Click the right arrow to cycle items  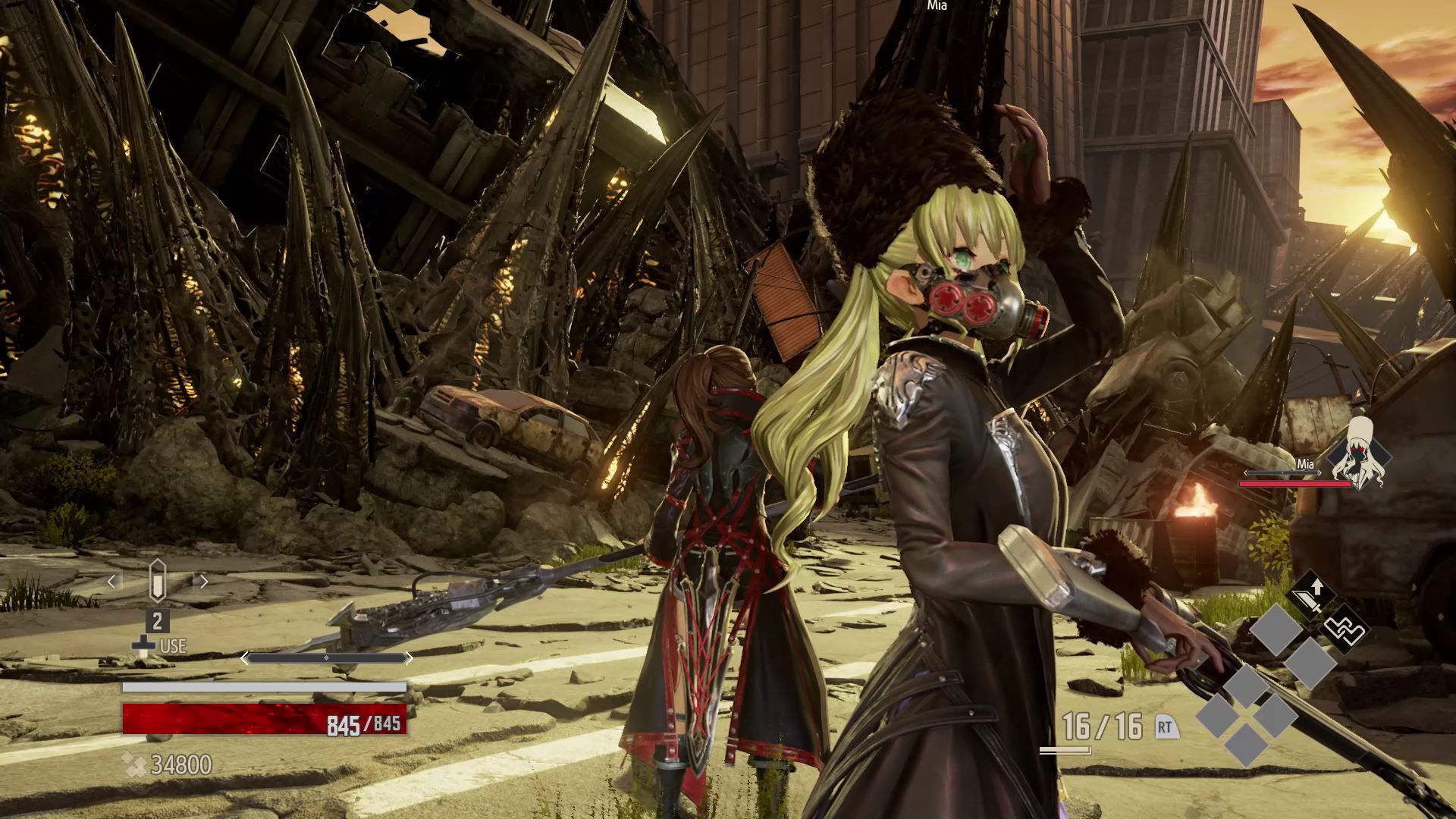(x=202, y=582)
